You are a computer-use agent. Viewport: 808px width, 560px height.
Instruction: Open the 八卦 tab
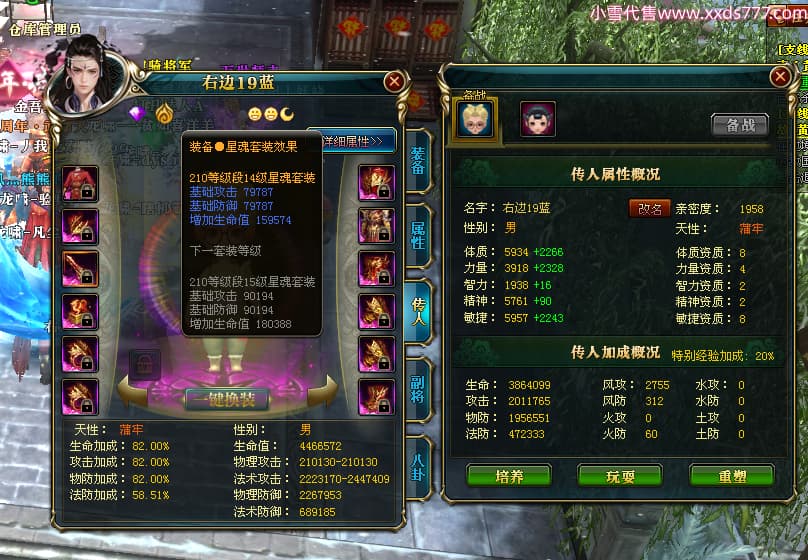418,460
